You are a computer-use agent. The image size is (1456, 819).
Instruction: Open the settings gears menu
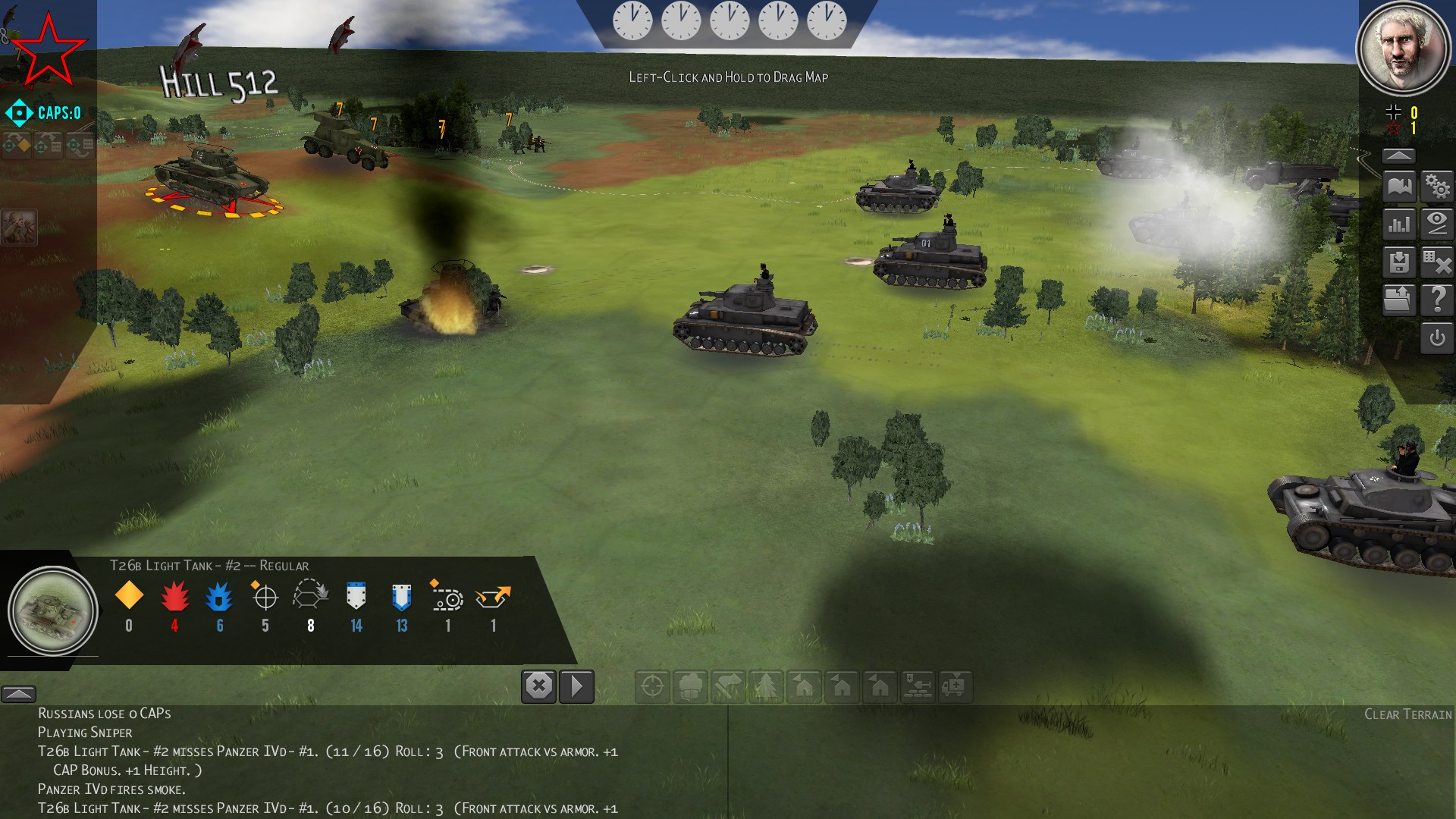coord(1437,187)
